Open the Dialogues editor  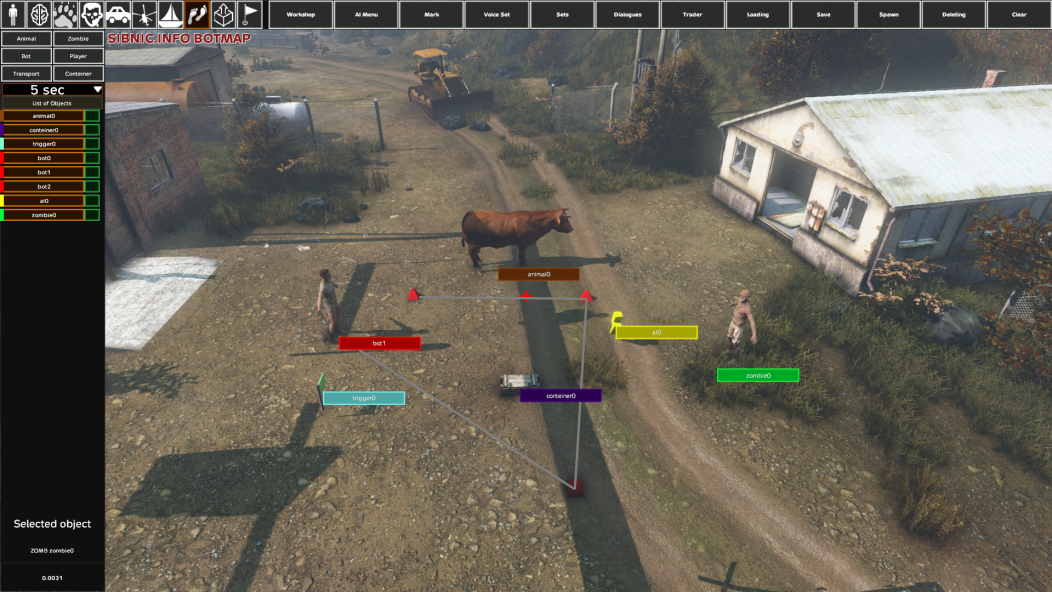(627, 15)
